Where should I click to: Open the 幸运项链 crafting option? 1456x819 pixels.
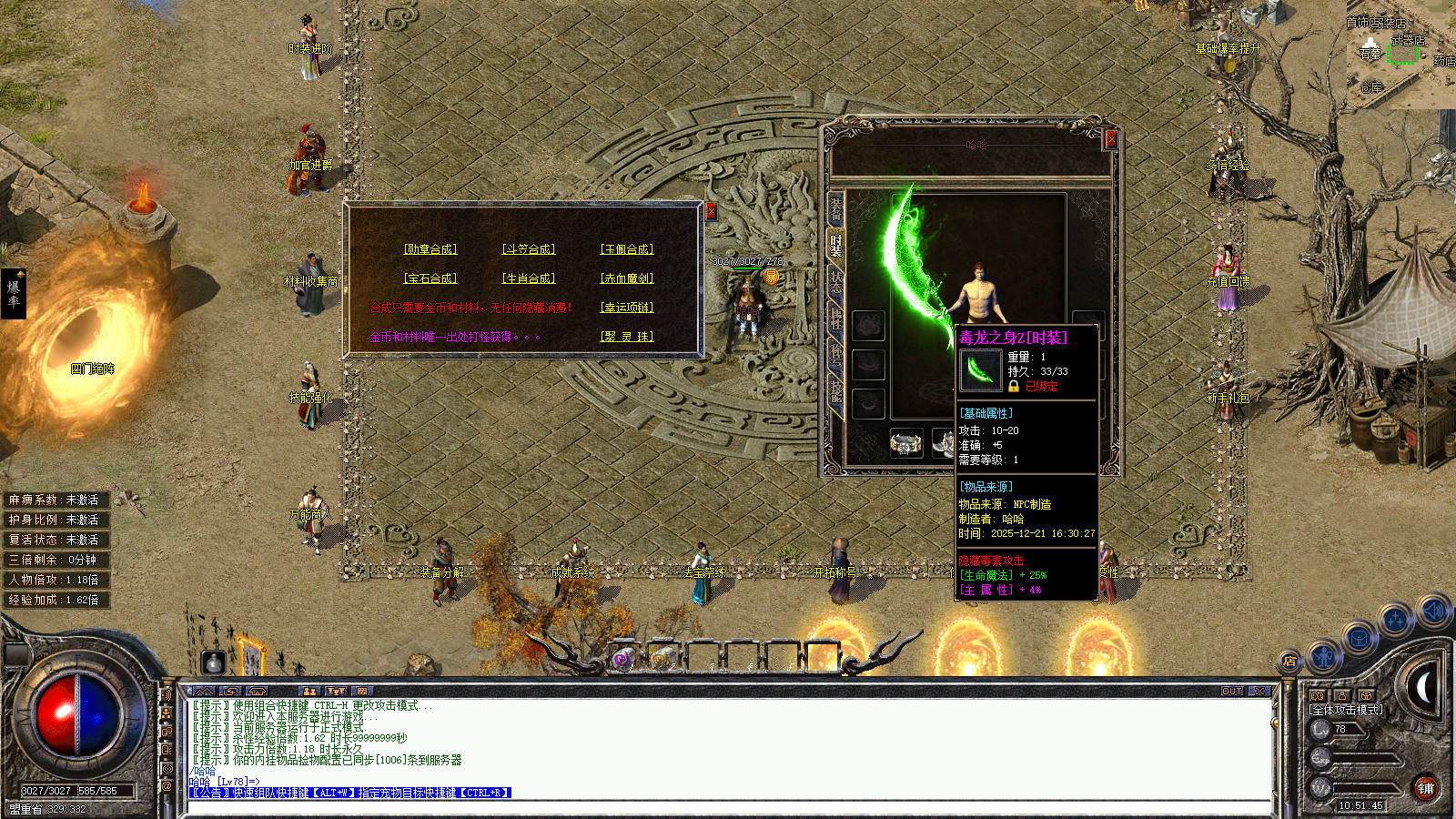(627, 308)
